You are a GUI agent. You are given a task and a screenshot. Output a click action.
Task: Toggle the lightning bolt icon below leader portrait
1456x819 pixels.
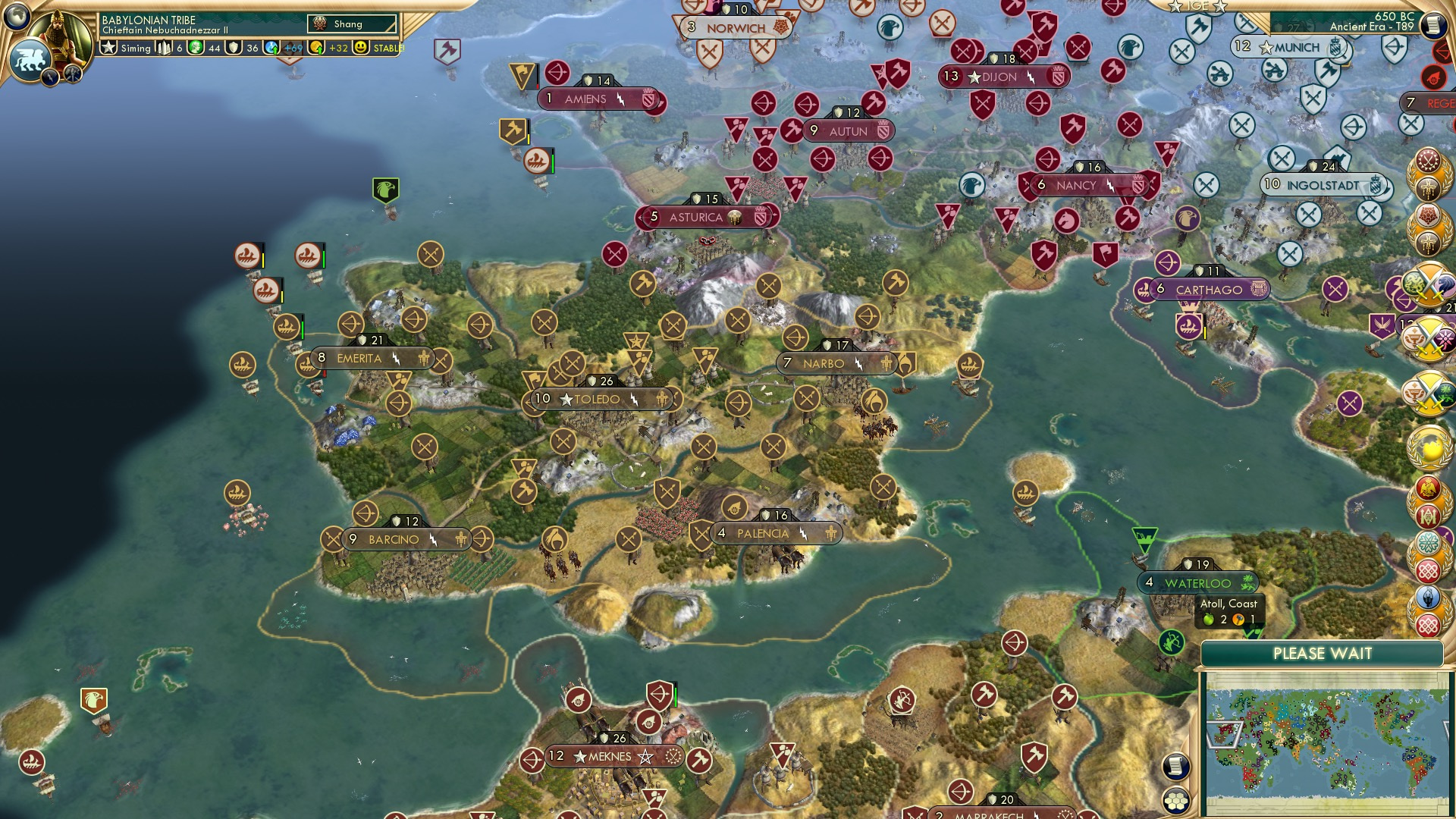(x=51, y=75)
